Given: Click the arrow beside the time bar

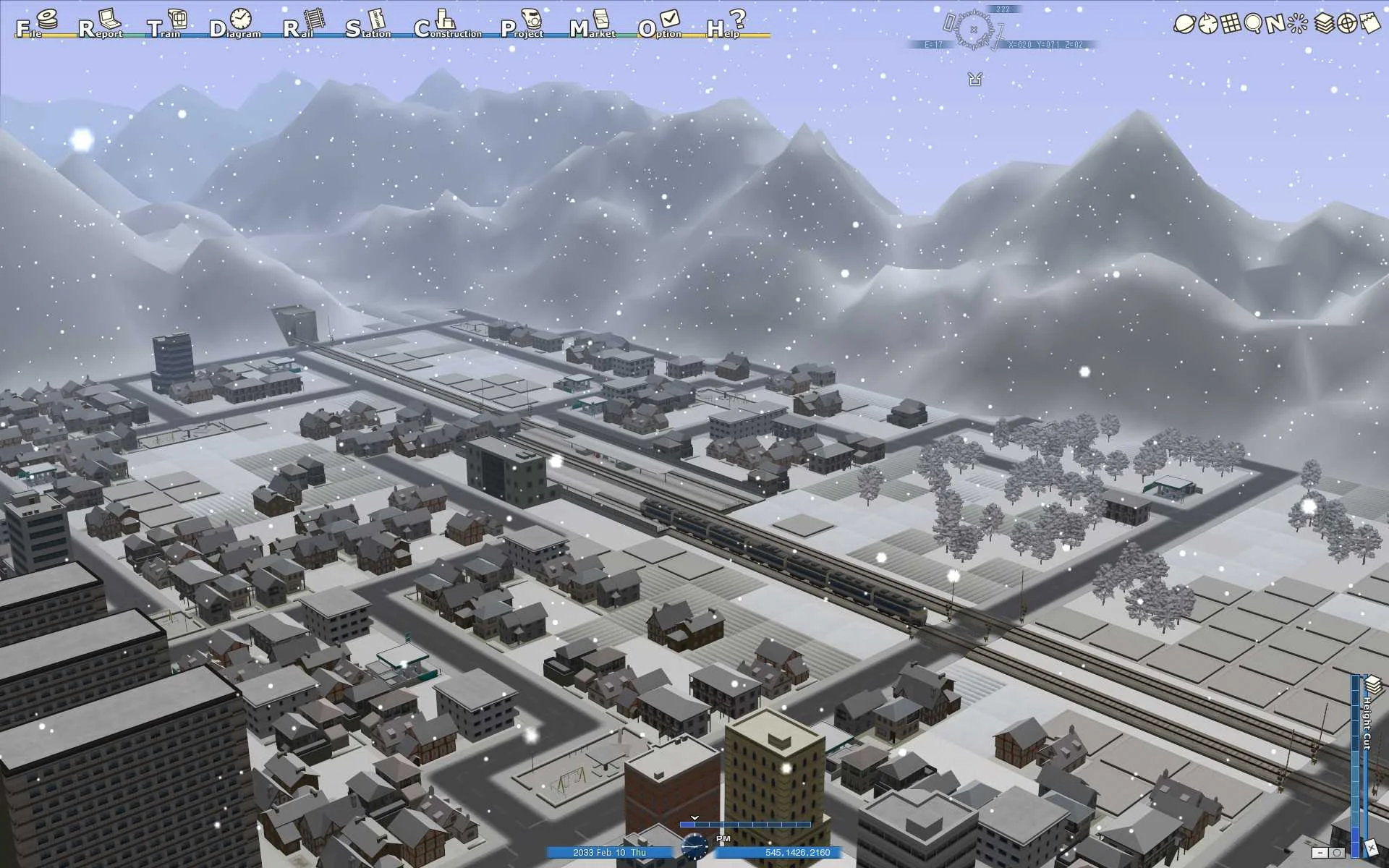Looking at the screenshot, I should point(696,817).
